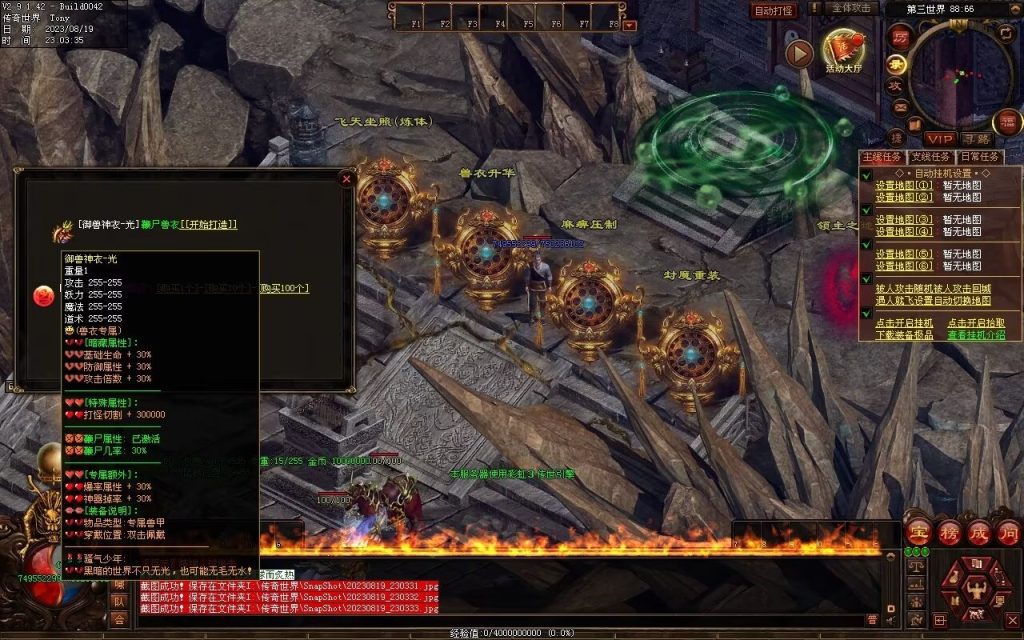This screenshot has height=640, width=1024.
Task: Toggle the 自动打怪 auto-fight button
Action: tap(773, 11)
